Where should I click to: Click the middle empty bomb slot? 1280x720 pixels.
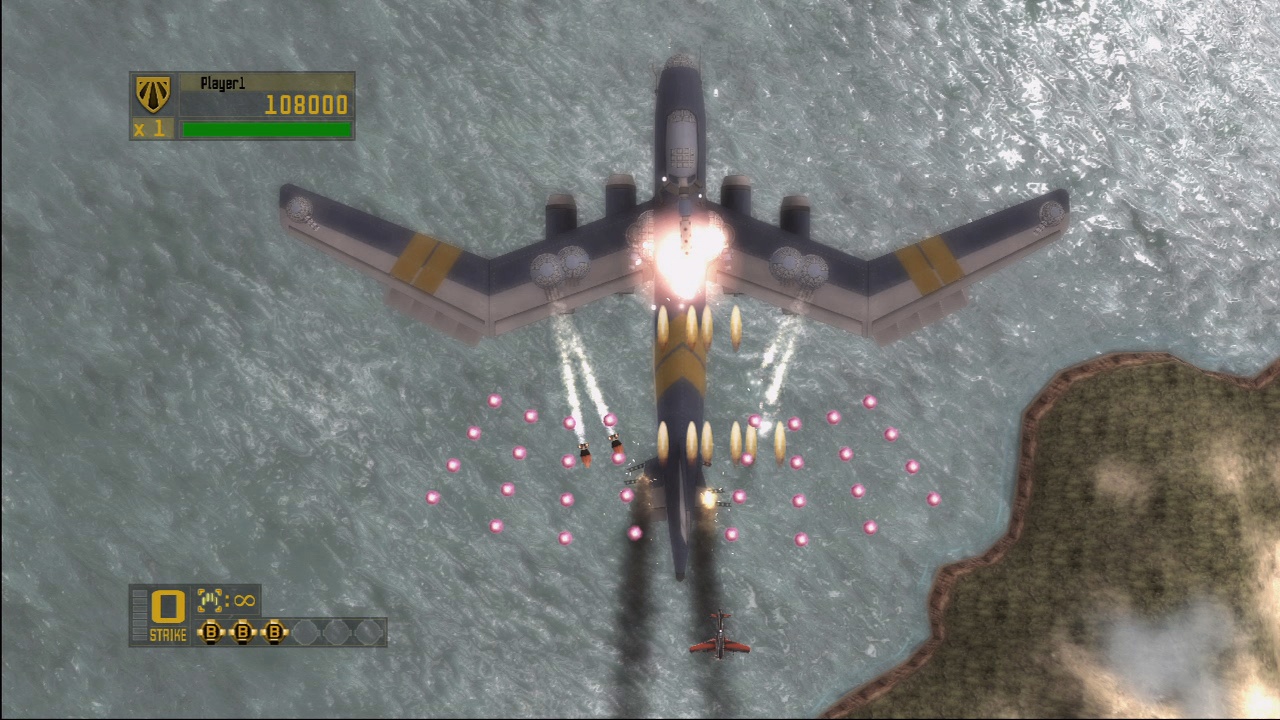pos(337,631)
